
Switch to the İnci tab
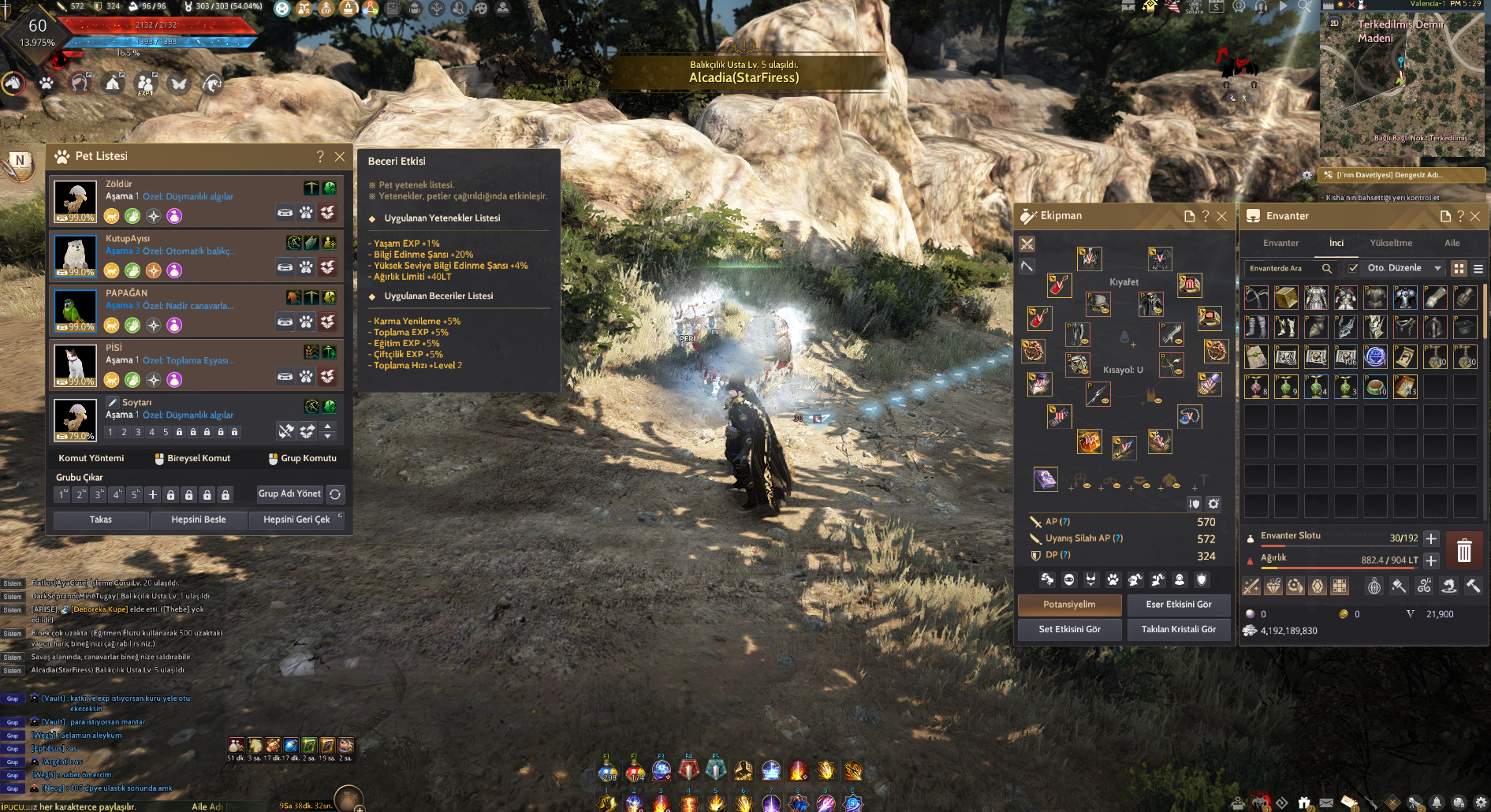click(1336, 243)
